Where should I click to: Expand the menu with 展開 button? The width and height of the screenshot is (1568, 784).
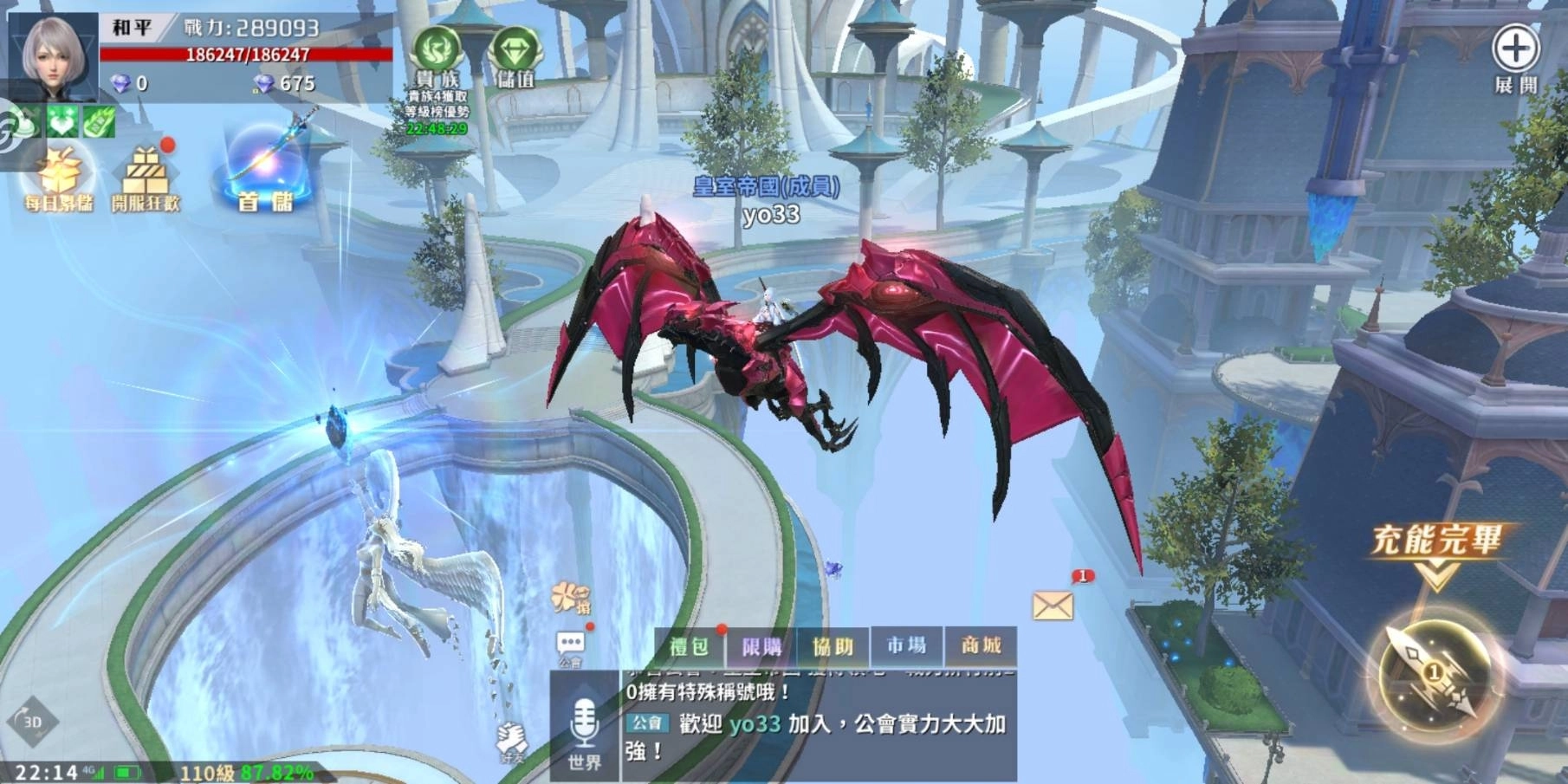1515,58
